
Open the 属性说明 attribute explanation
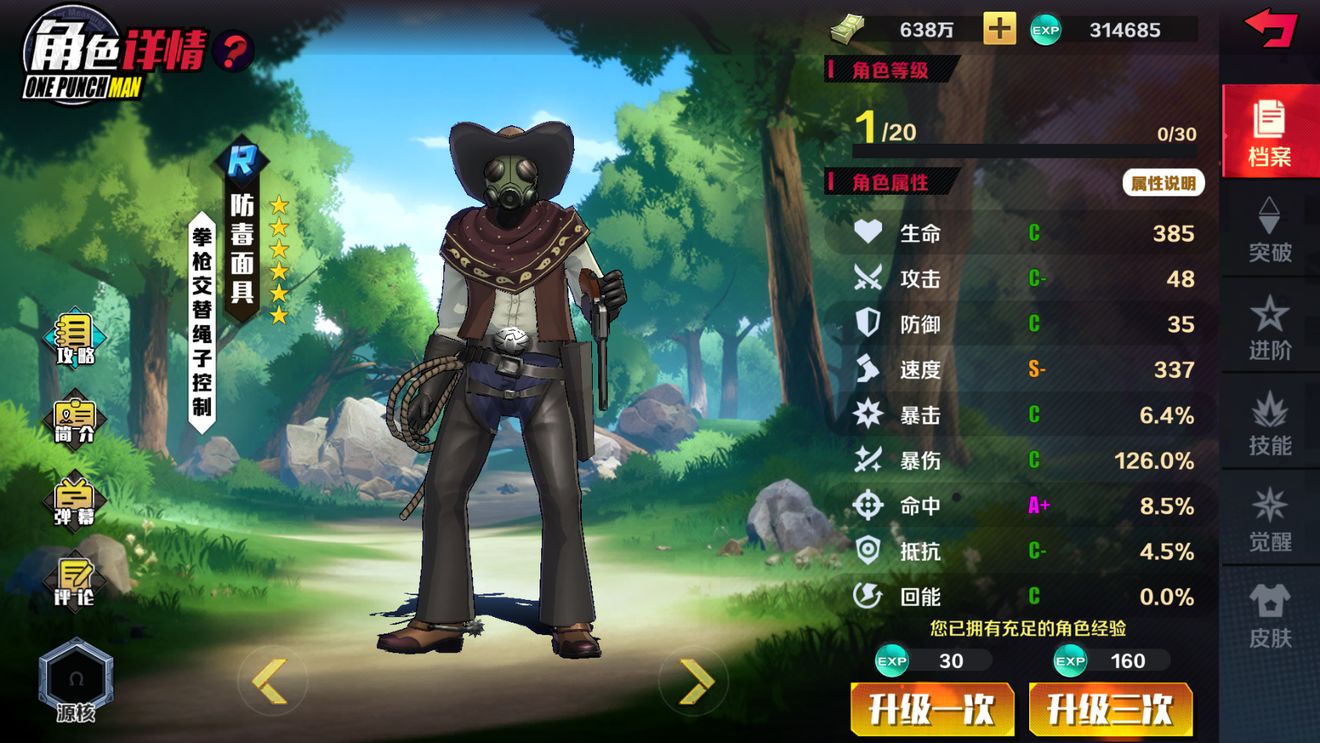click(1163, 183)
